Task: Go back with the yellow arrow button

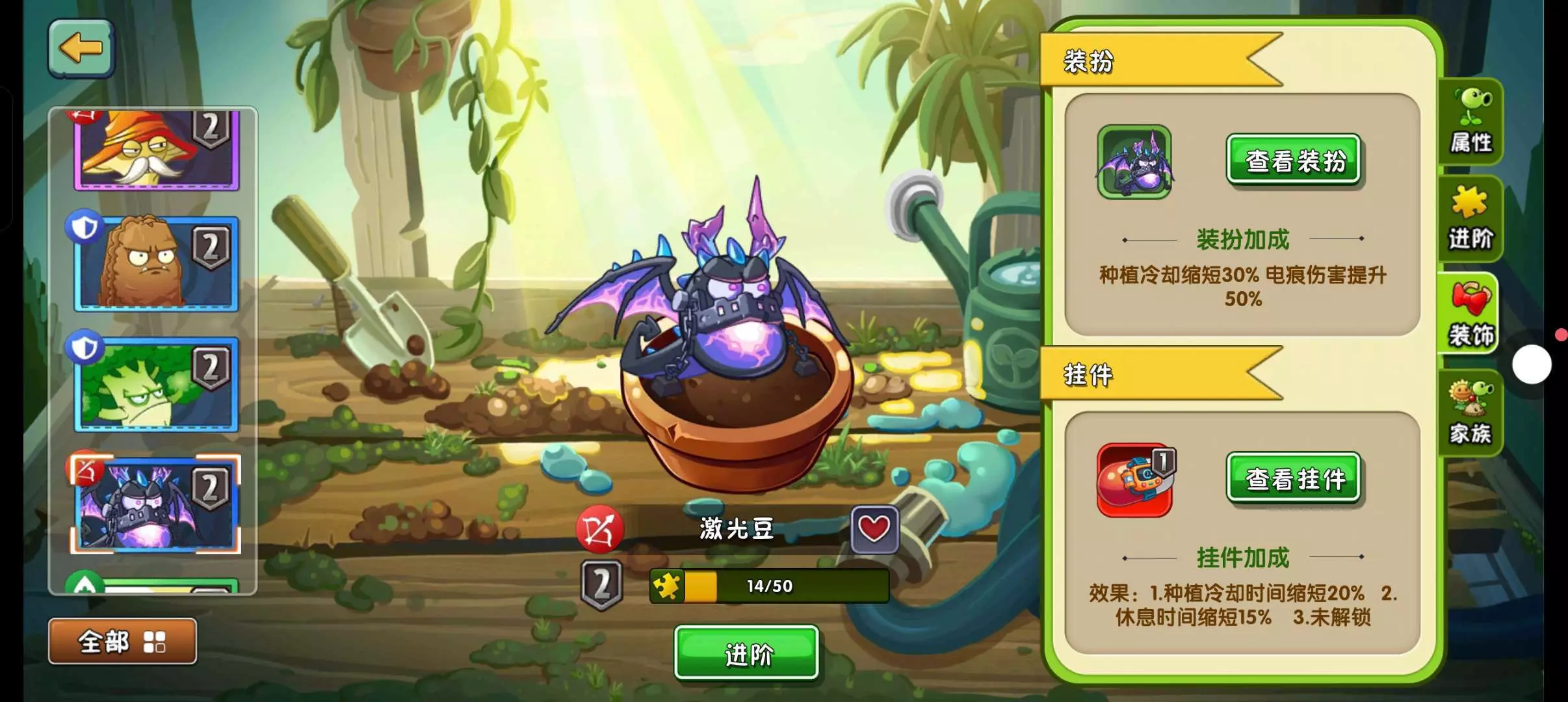Action: pyautogui.click(x=81, y=49)
